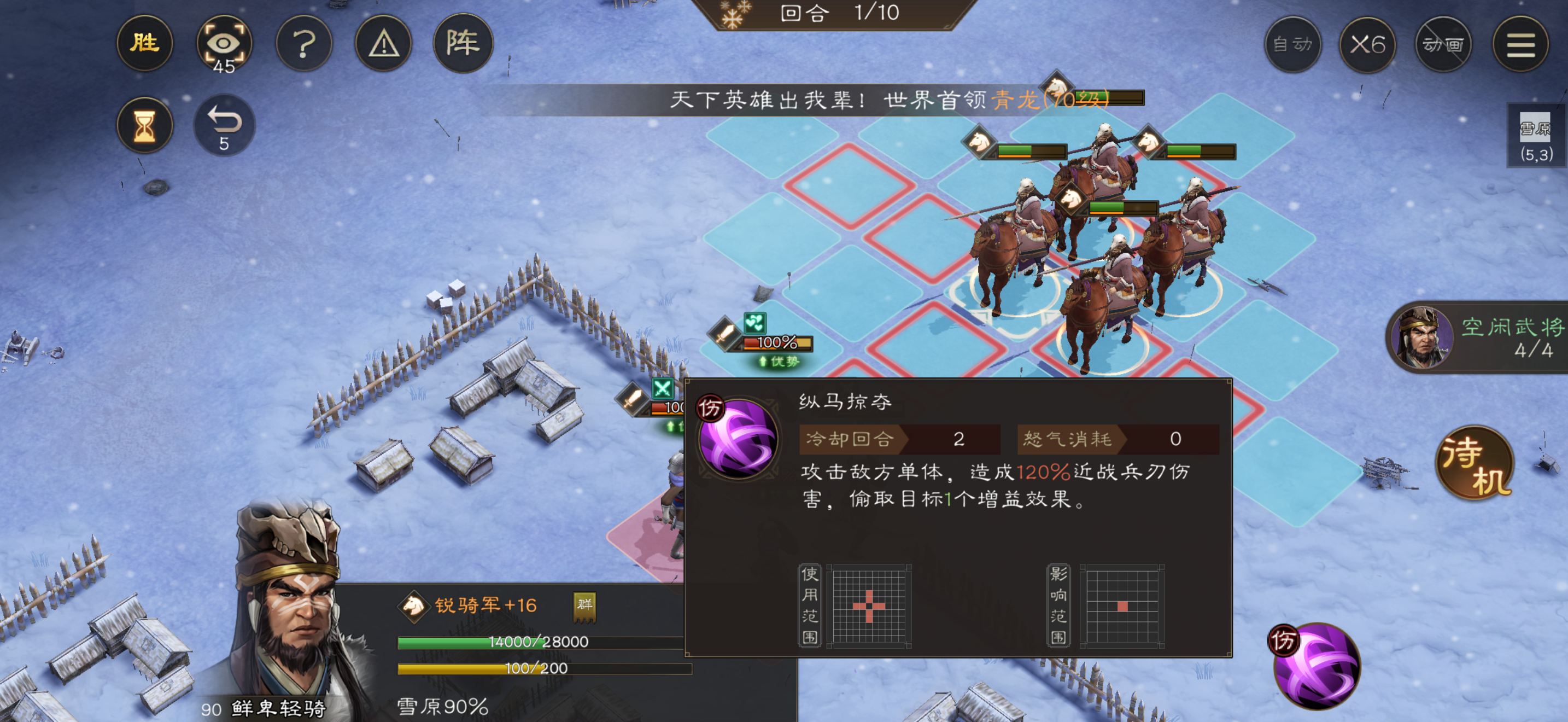
Task: Click the warning triangle alert icon
Action: pos(385,44)
